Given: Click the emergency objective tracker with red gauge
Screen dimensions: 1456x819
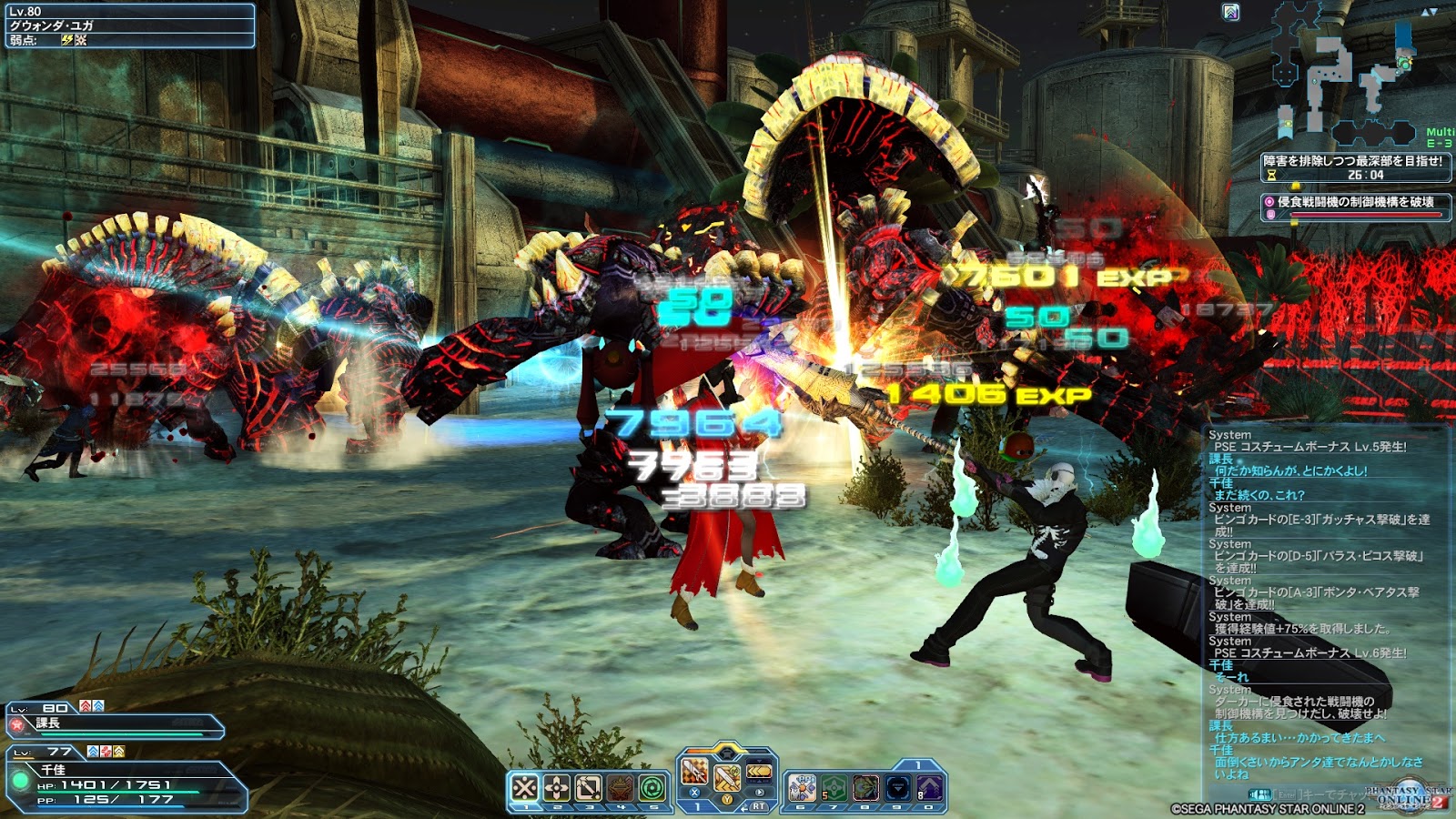Looking at the screenshot, I should tap(1355, 207).
